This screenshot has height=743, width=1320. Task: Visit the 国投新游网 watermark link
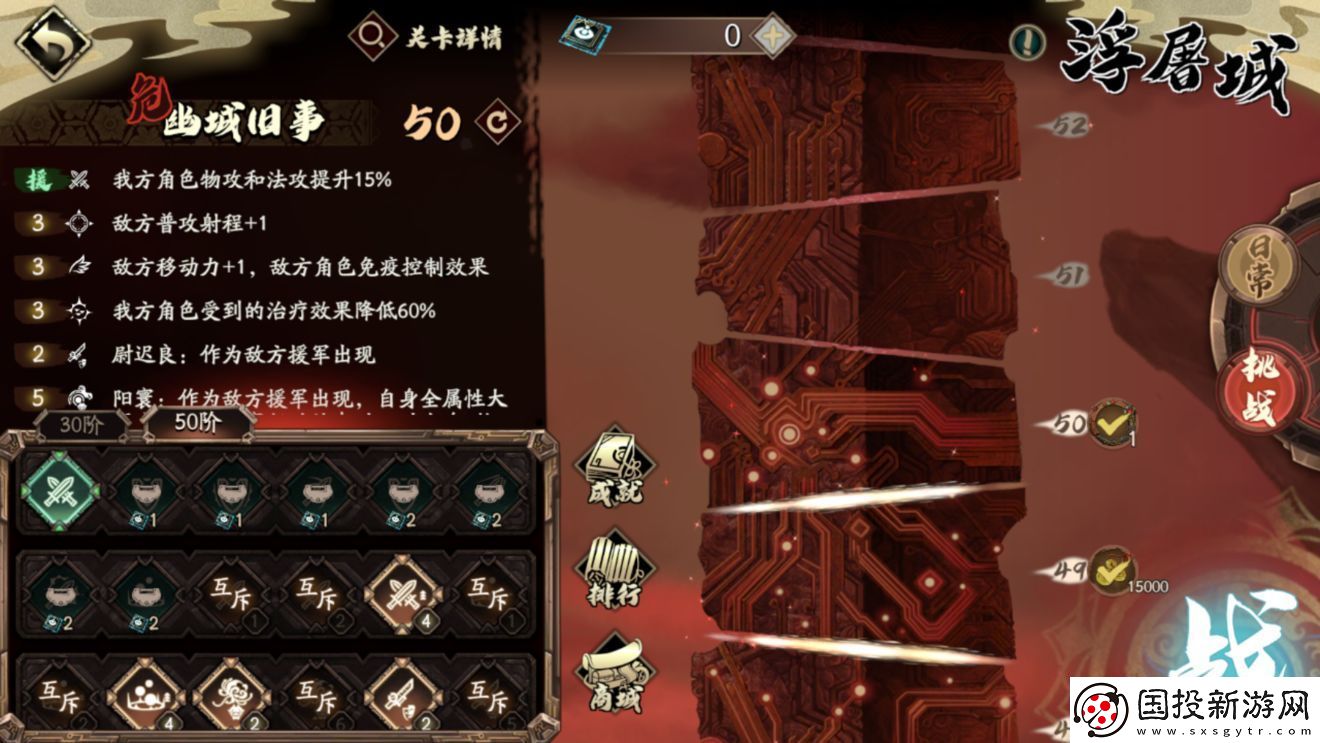click(1194, 710)
